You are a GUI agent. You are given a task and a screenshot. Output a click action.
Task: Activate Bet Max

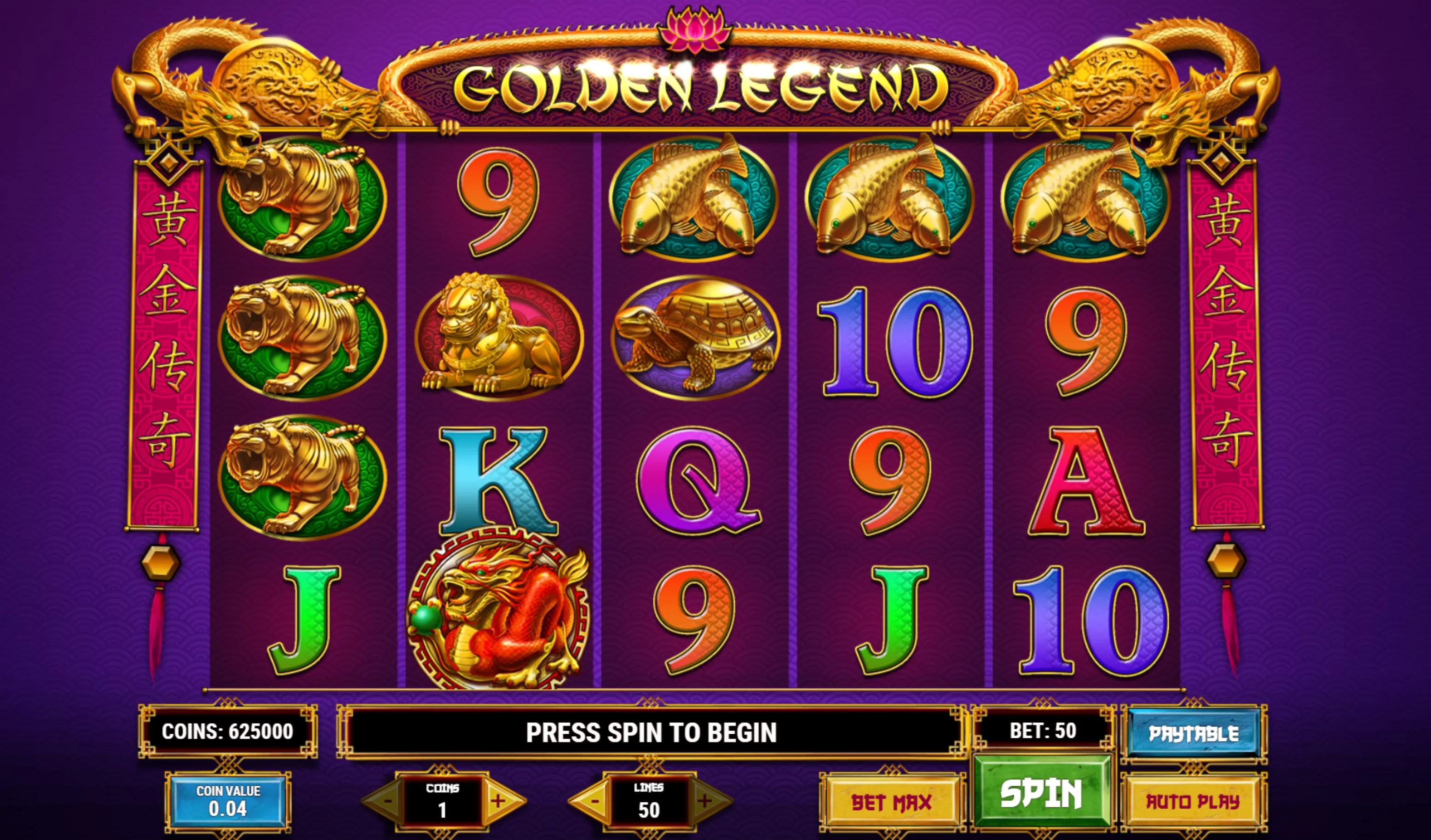tap(891, 801)
